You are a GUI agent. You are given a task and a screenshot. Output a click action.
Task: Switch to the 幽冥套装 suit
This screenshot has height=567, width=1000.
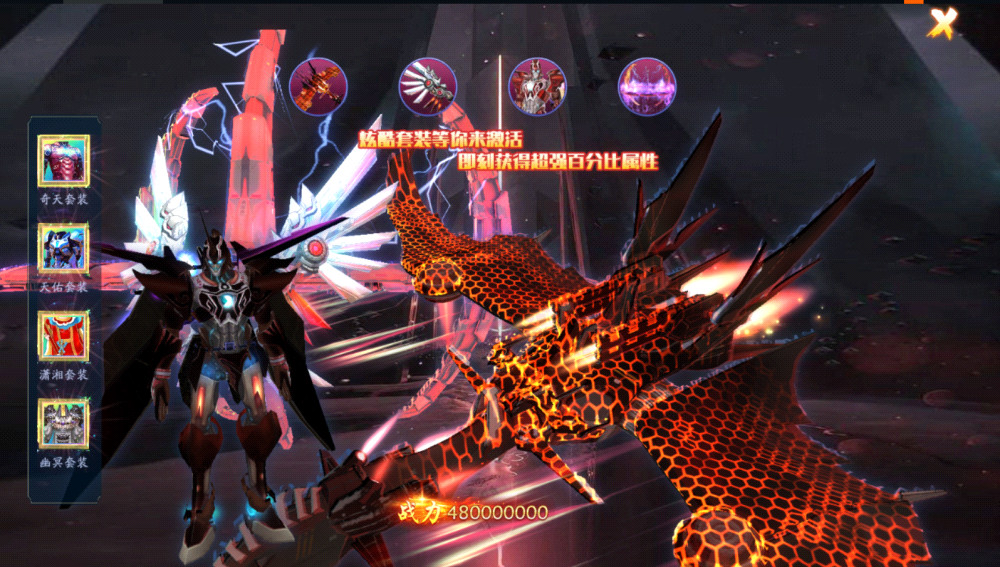tap(64, 425)
